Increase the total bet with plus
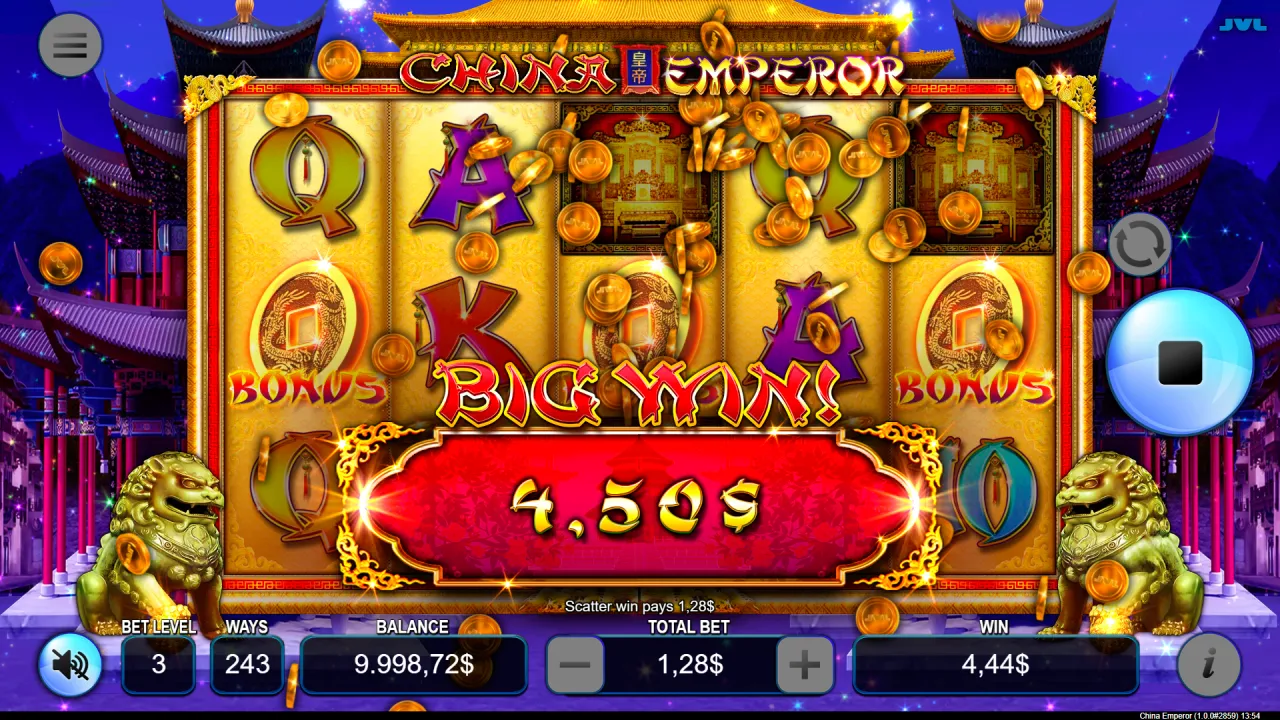Image resolution: width=1280 pixels, height=720 pixels. click(x=805, y=664)
